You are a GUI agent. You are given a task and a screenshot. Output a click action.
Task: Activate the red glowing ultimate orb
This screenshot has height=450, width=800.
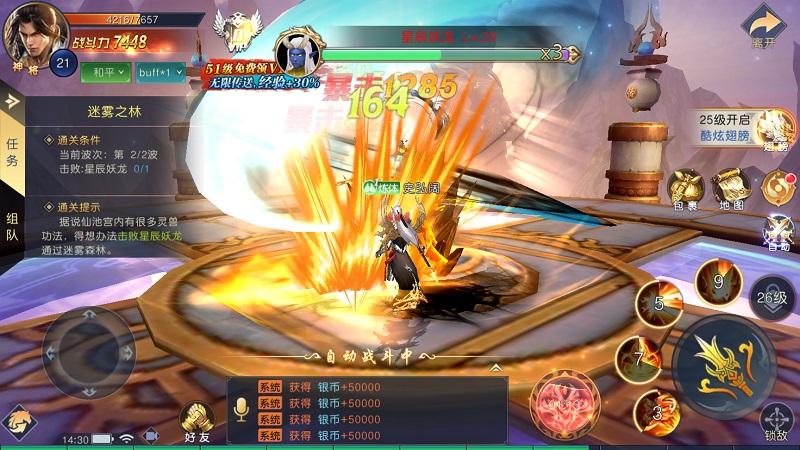pos(565,404)
